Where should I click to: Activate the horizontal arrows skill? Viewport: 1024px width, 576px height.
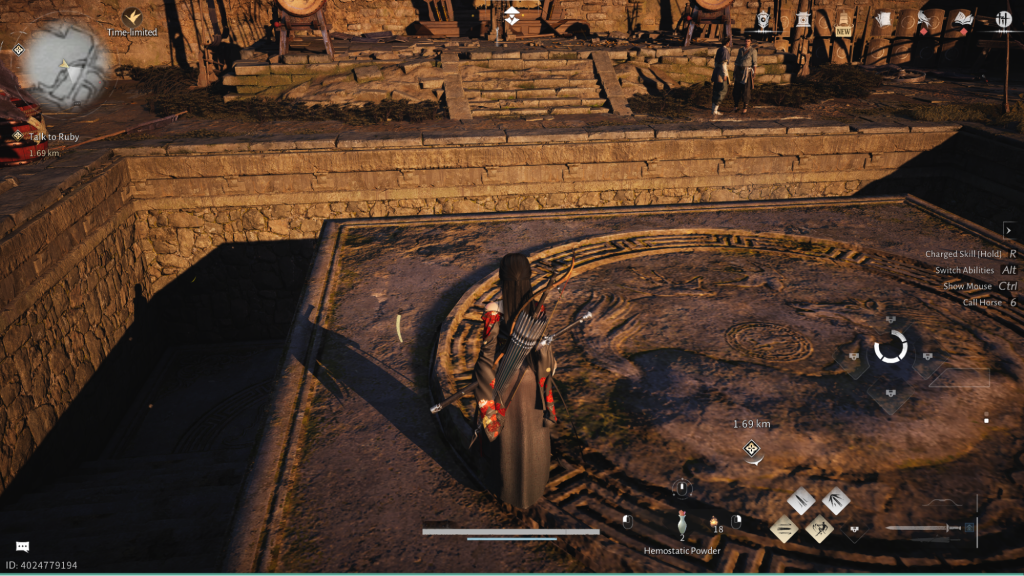[784, 528]
